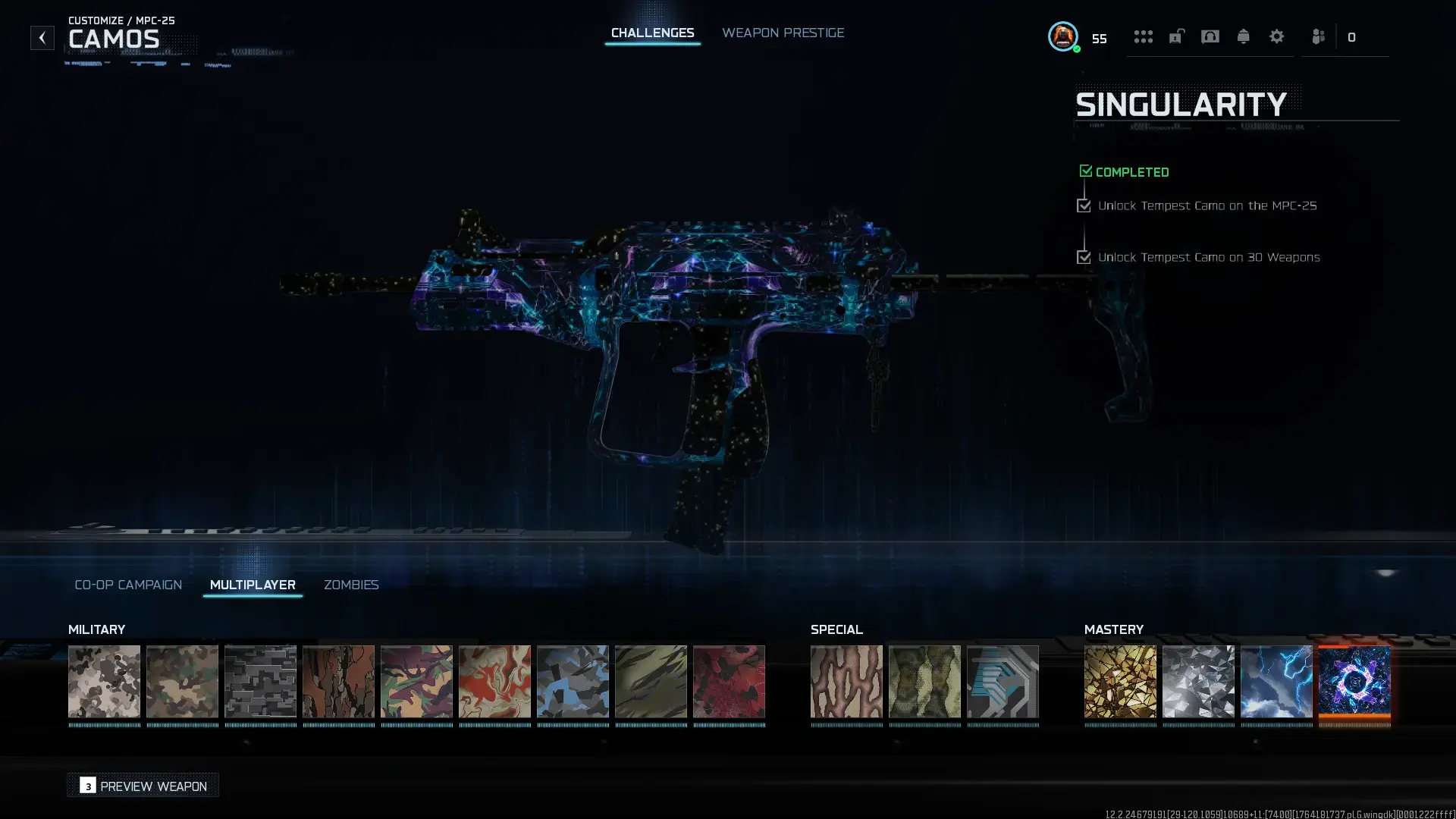Select the Tempest lightning camo thumbnail
1456x819 pixels.
pyautogui.click(x=1276, y=681)
